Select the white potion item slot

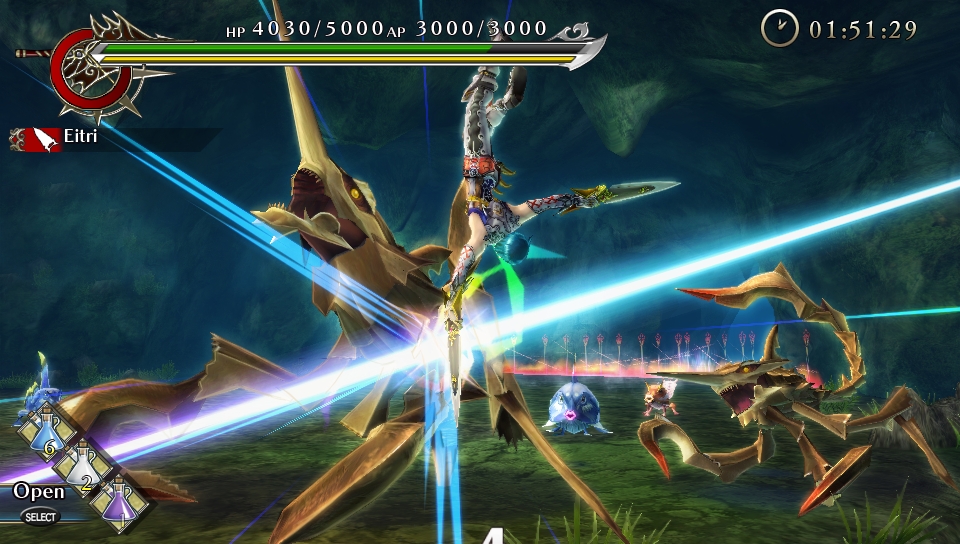[82, 465]
